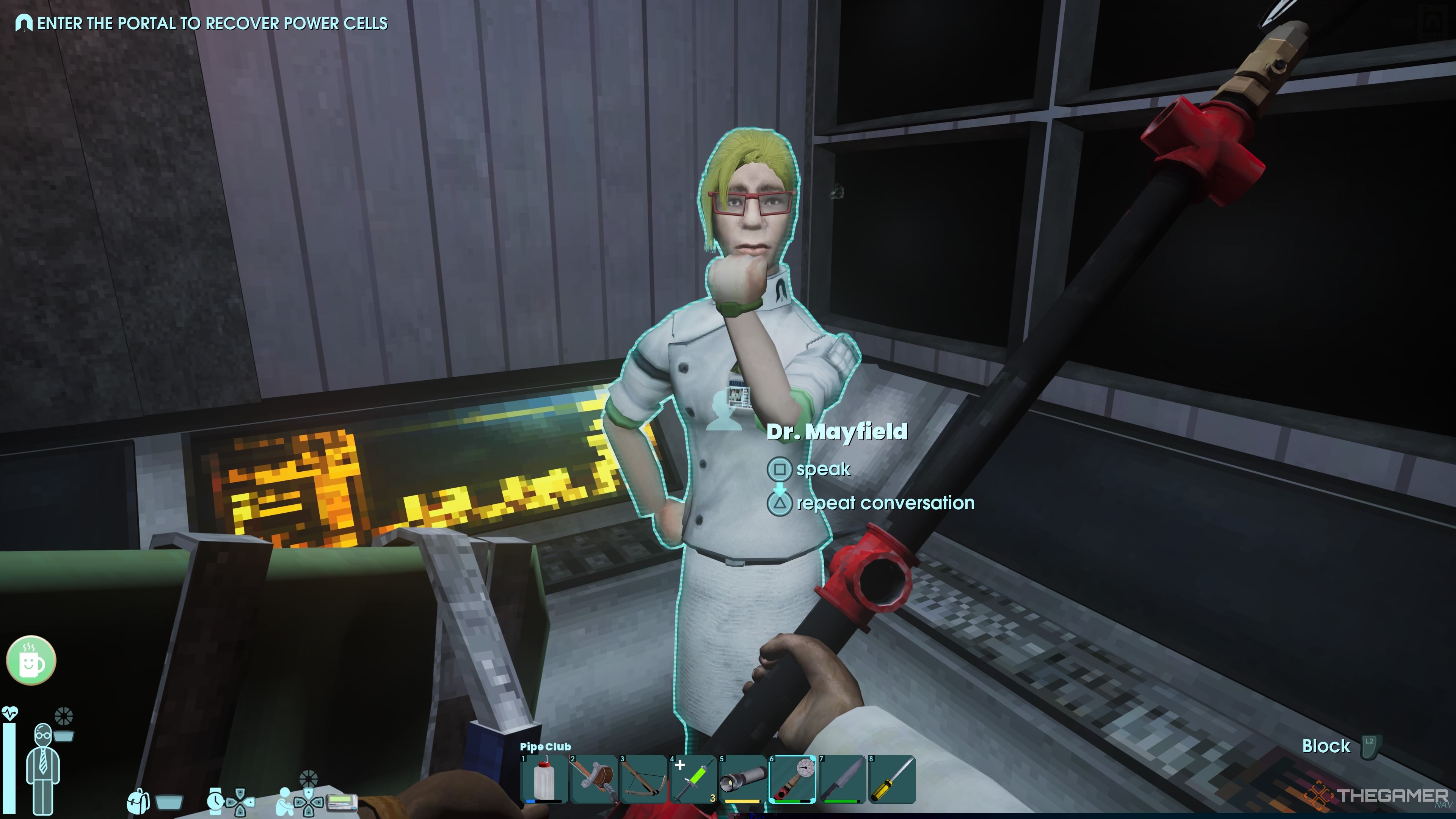Select the white plastic bottle hotbar slot
This screenshot has height=819, width=1456.
[544, 780]
